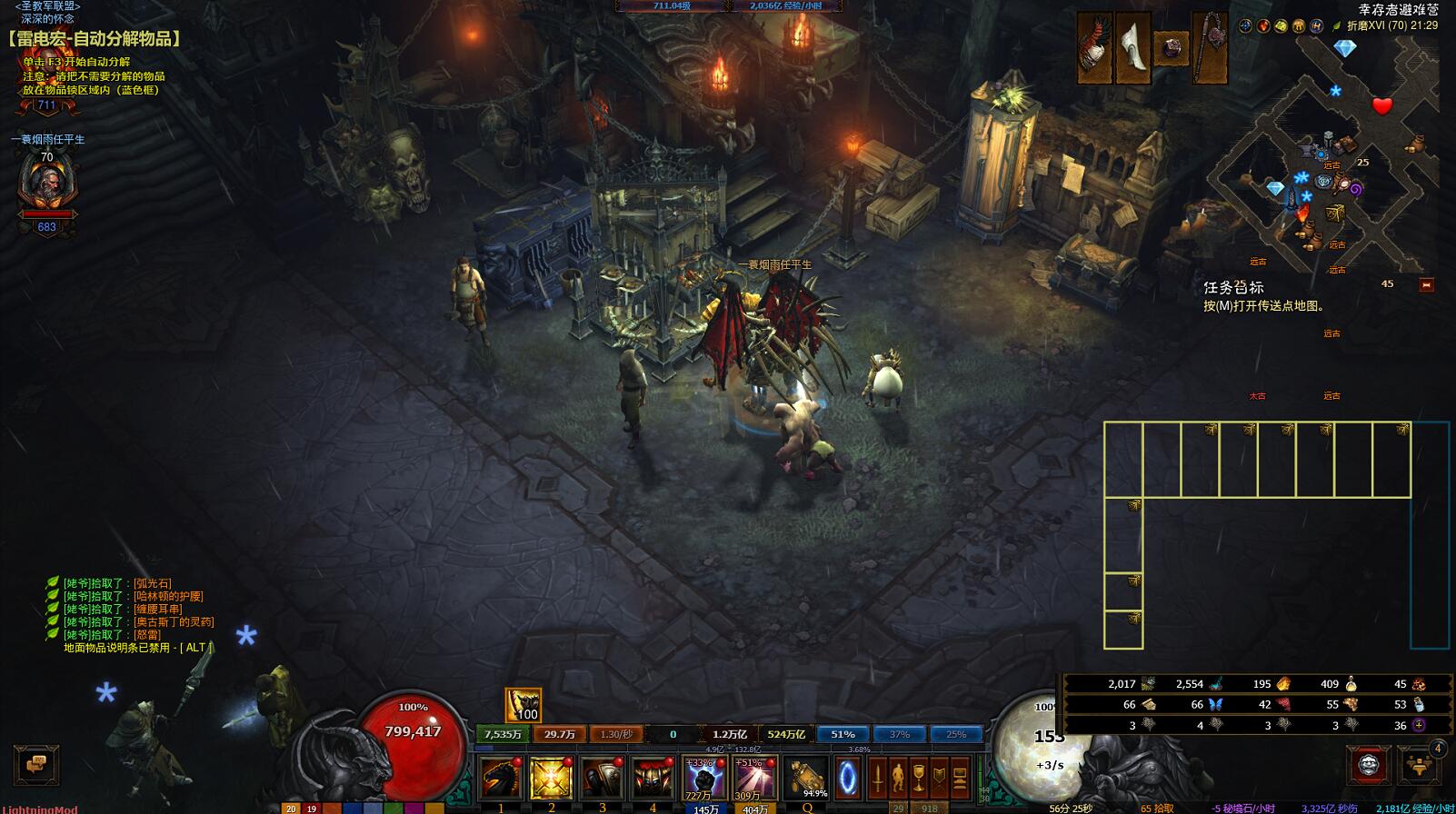The width and height of the screenshot is (1456, 814).
Task: Use the golden crossed swords skill
Action: click(x=551, y=778)
